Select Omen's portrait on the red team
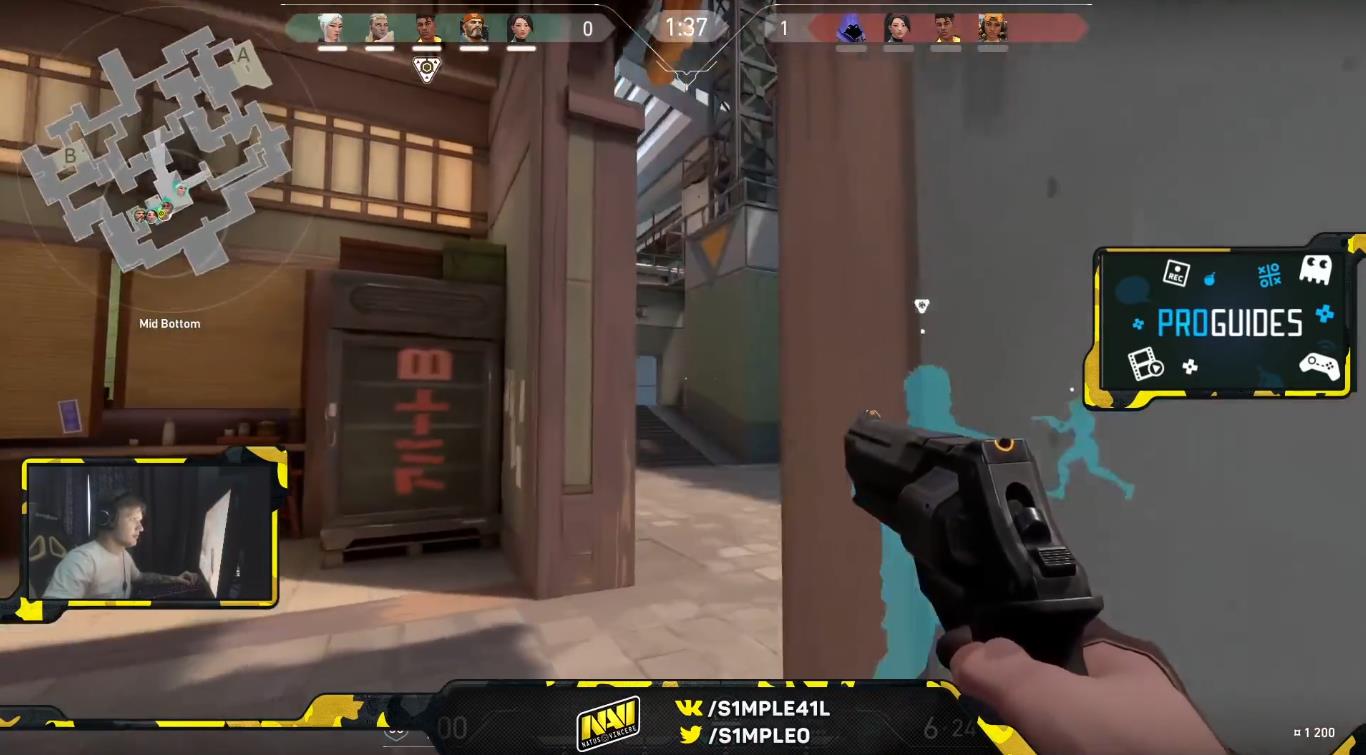Viewport: 1366px width, 755px height. tap(851, 28)
